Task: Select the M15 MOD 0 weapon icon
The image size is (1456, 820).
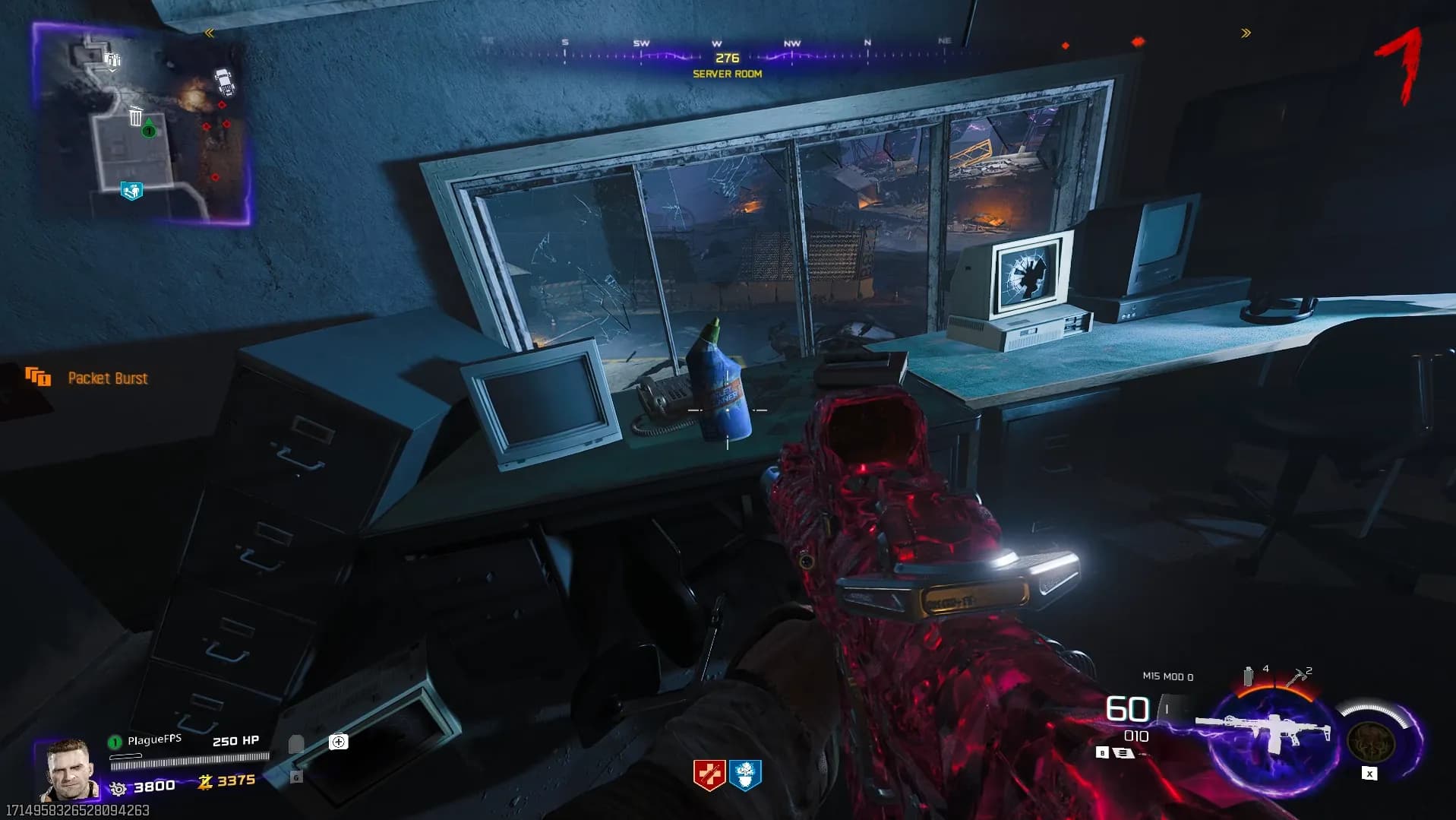Action: (1264, 732)
